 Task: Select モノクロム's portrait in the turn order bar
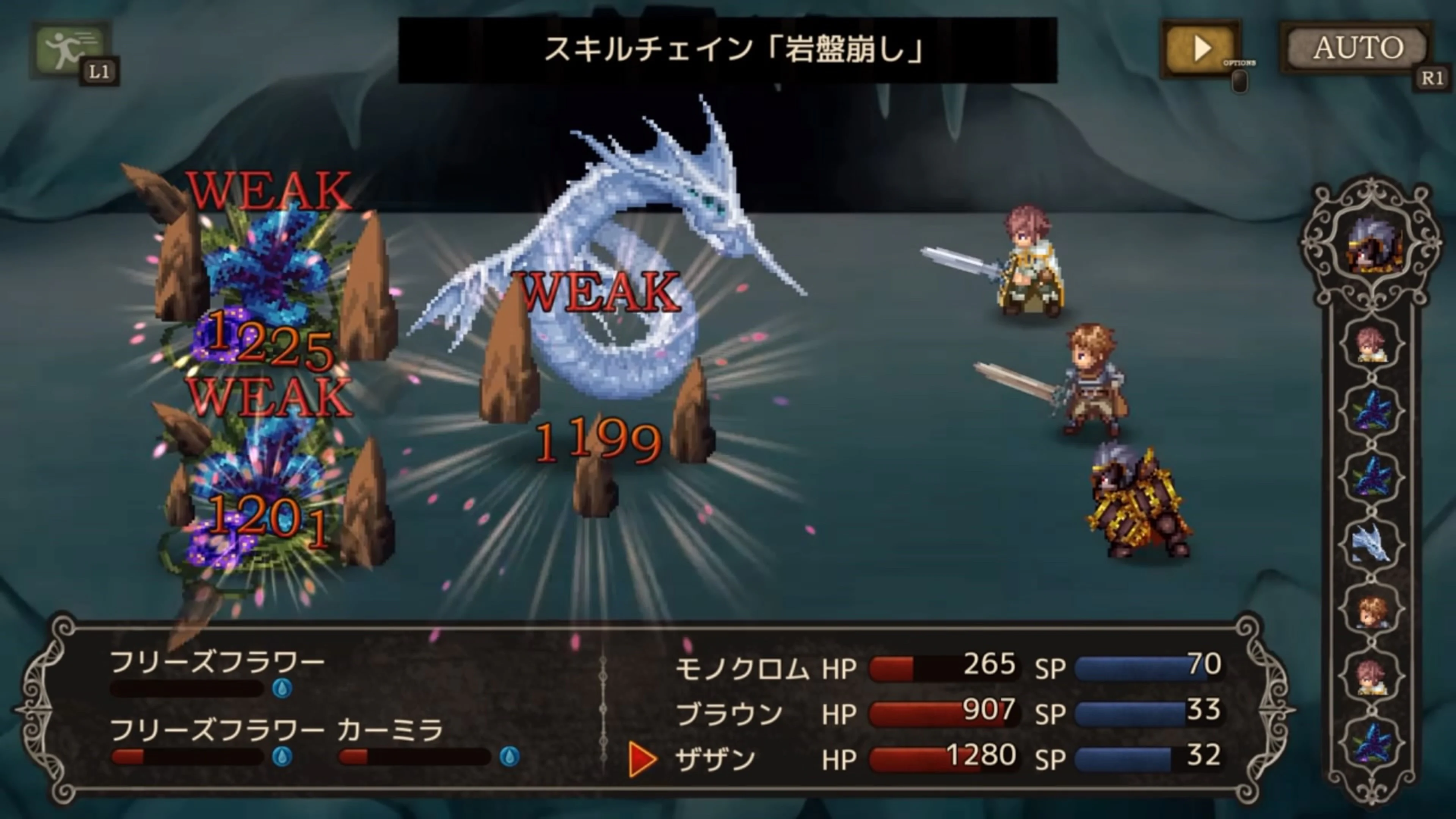tap(1372, 345)
